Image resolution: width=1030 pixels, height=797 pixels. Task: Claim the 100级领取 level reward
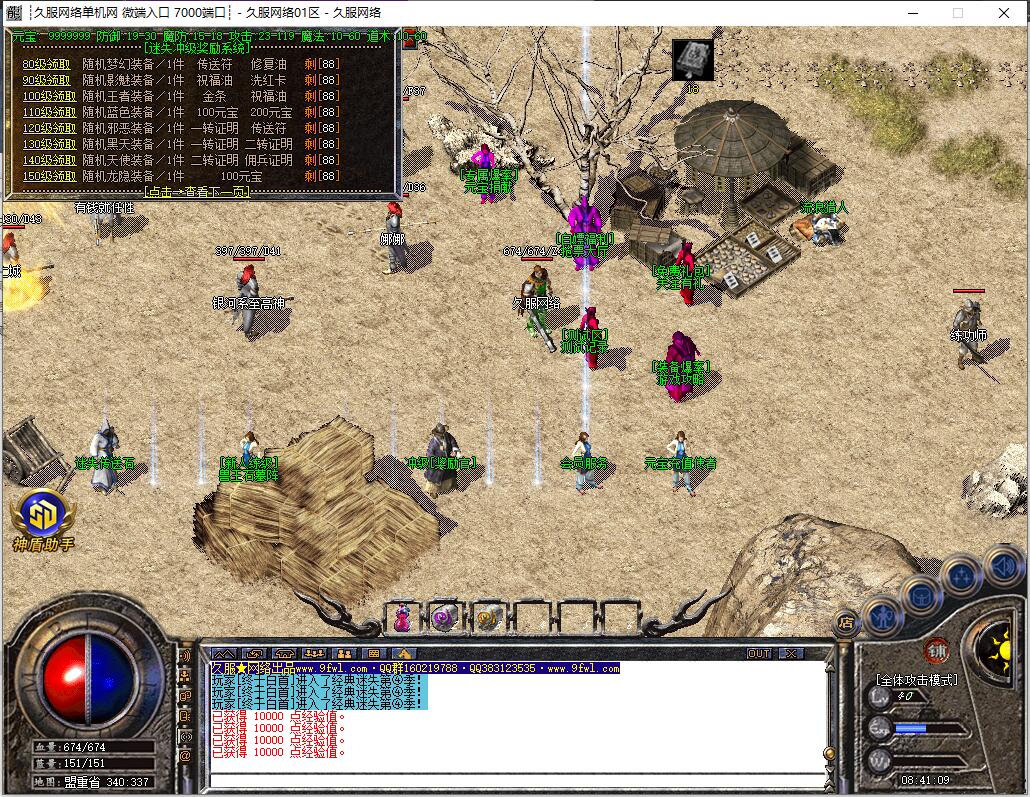(48, 96)
